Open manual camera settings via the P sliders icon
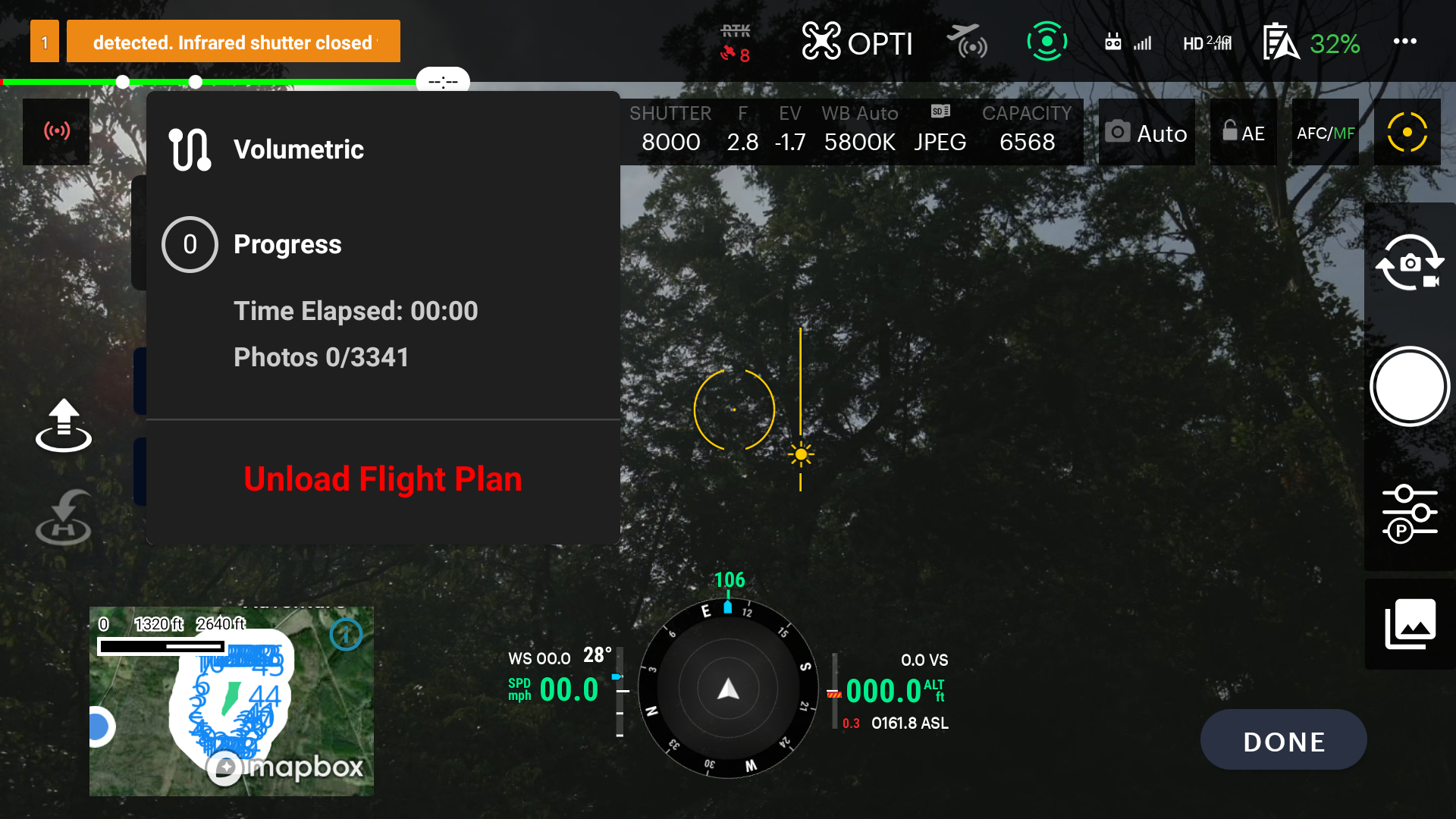 click(x=1409, y=512)
